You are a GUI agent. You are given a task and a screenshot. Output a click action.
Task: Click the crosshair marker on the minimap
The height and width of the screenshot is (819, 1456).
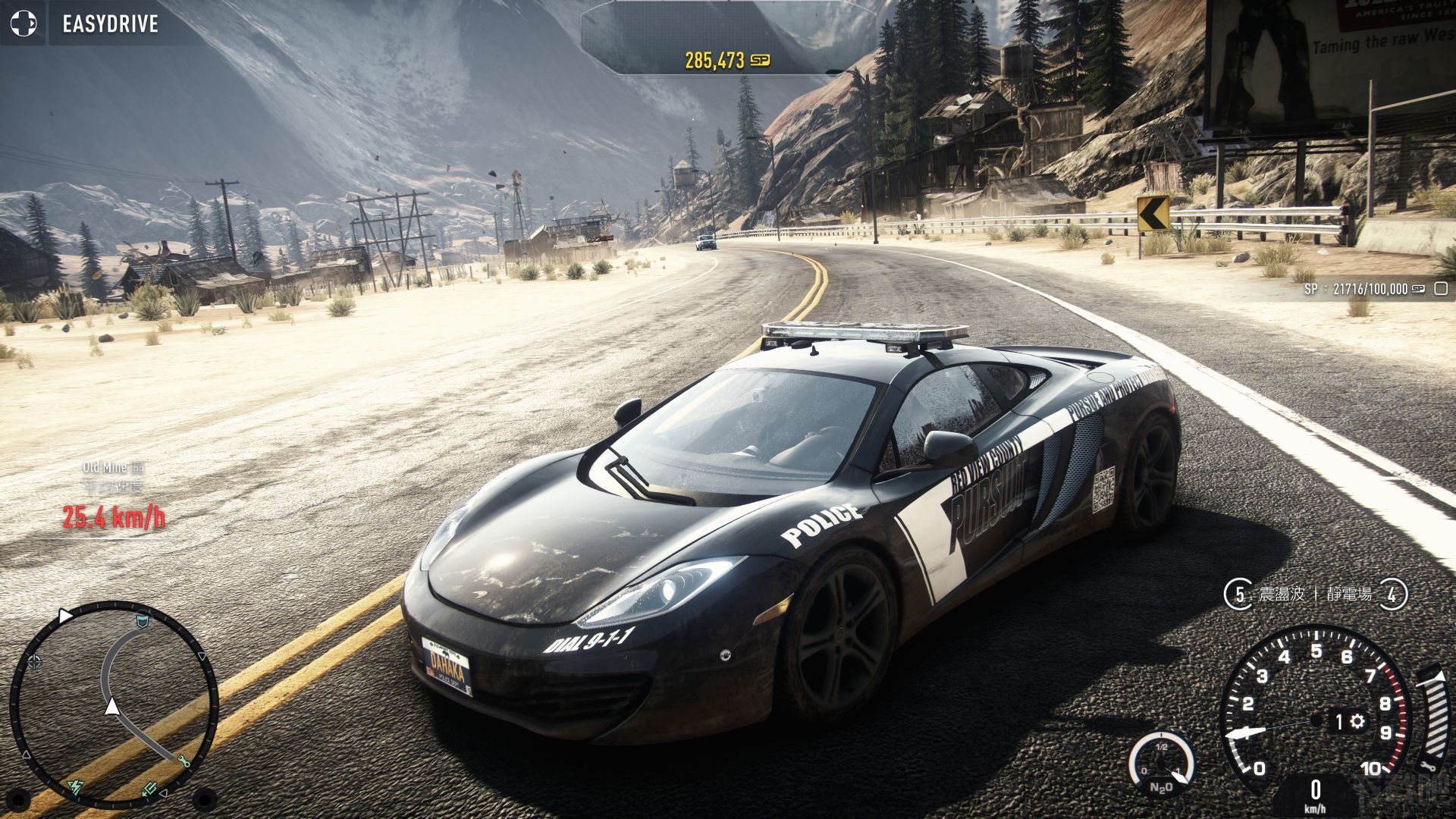click(x=34, y=662)
